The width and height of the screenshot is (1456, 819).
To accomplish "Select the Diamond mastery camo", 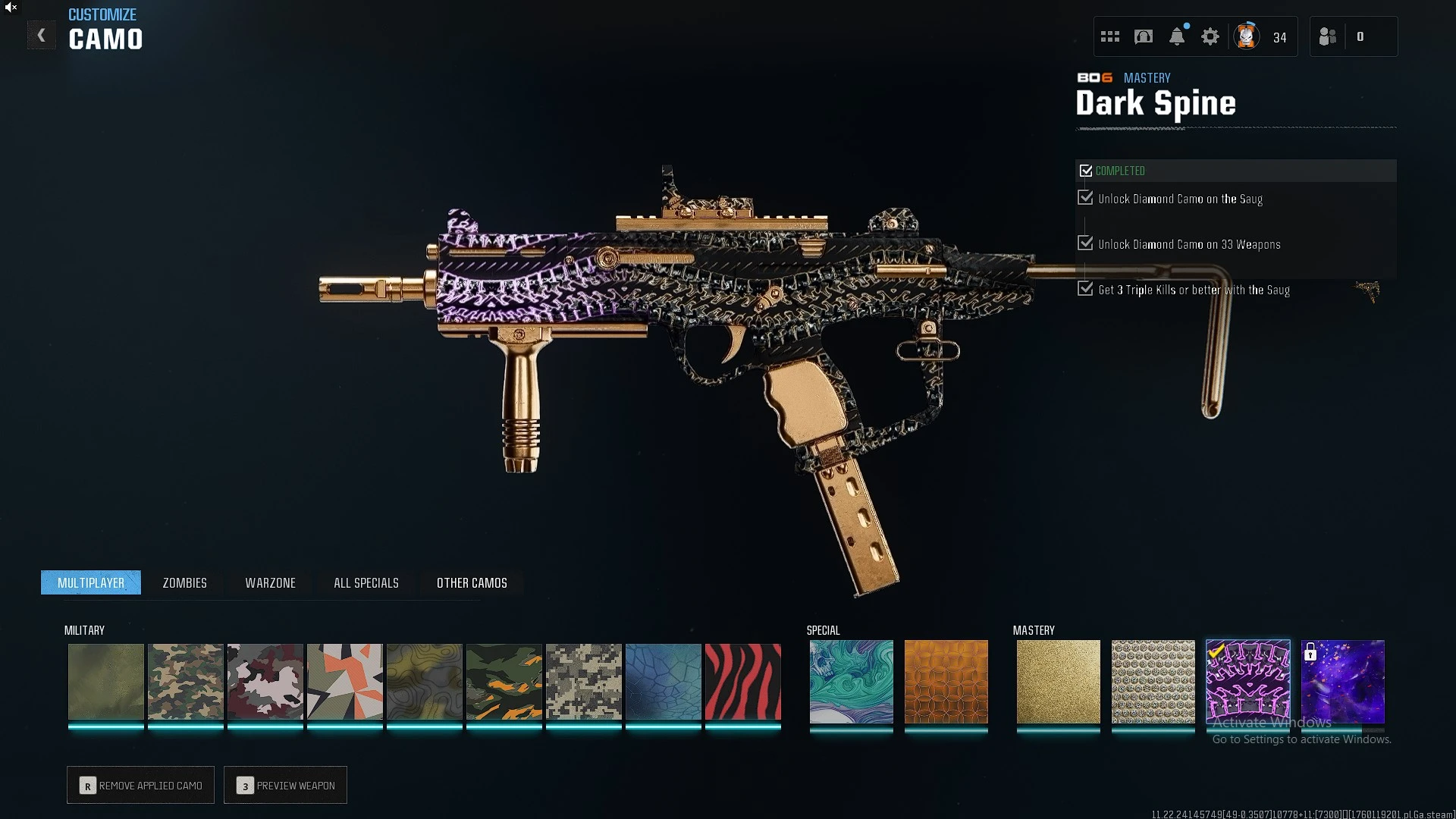I will pos(1153,681).
